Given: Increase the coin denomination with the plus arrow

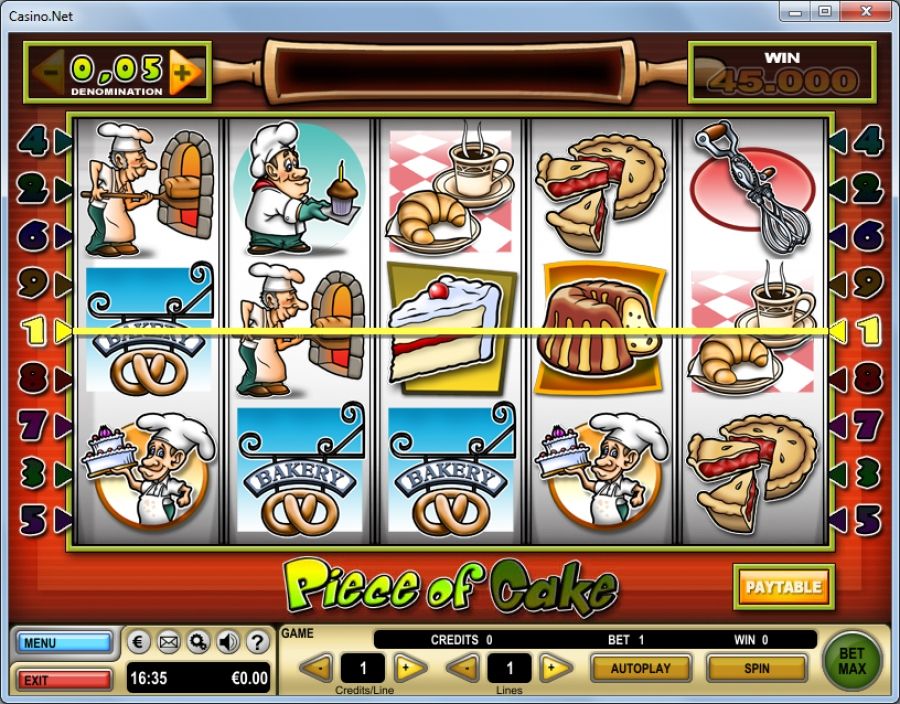Looking at the screenshot, I should pos(184,71).
